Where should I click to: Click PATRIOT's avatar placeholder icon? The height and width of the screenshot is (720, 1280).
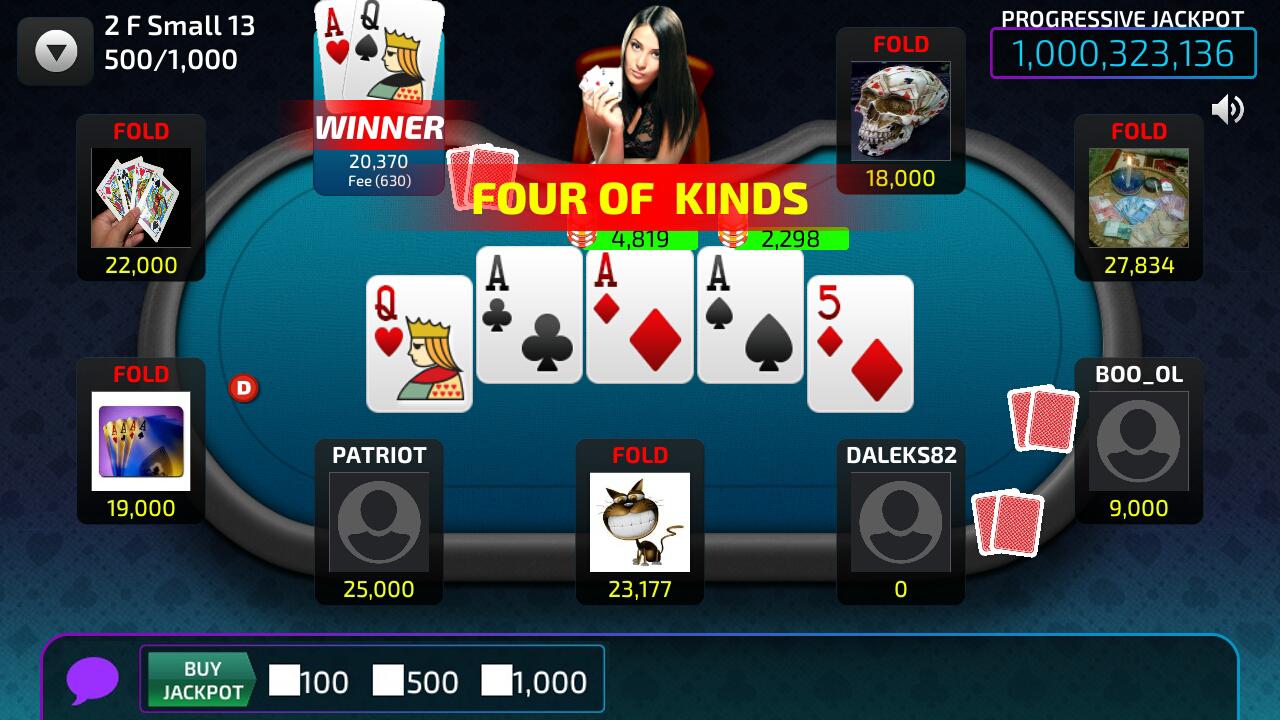[x=378, y=522]
